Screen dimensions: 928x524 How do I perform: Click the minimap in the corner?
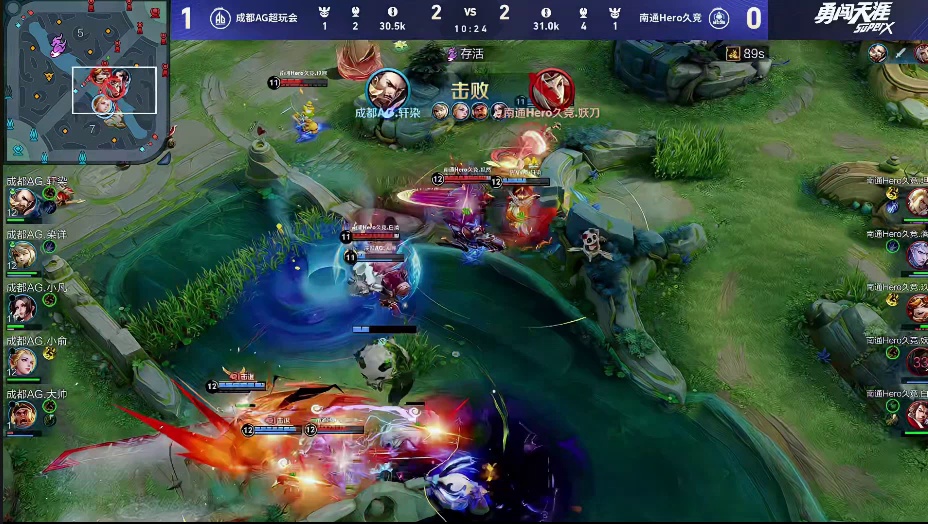85,82
